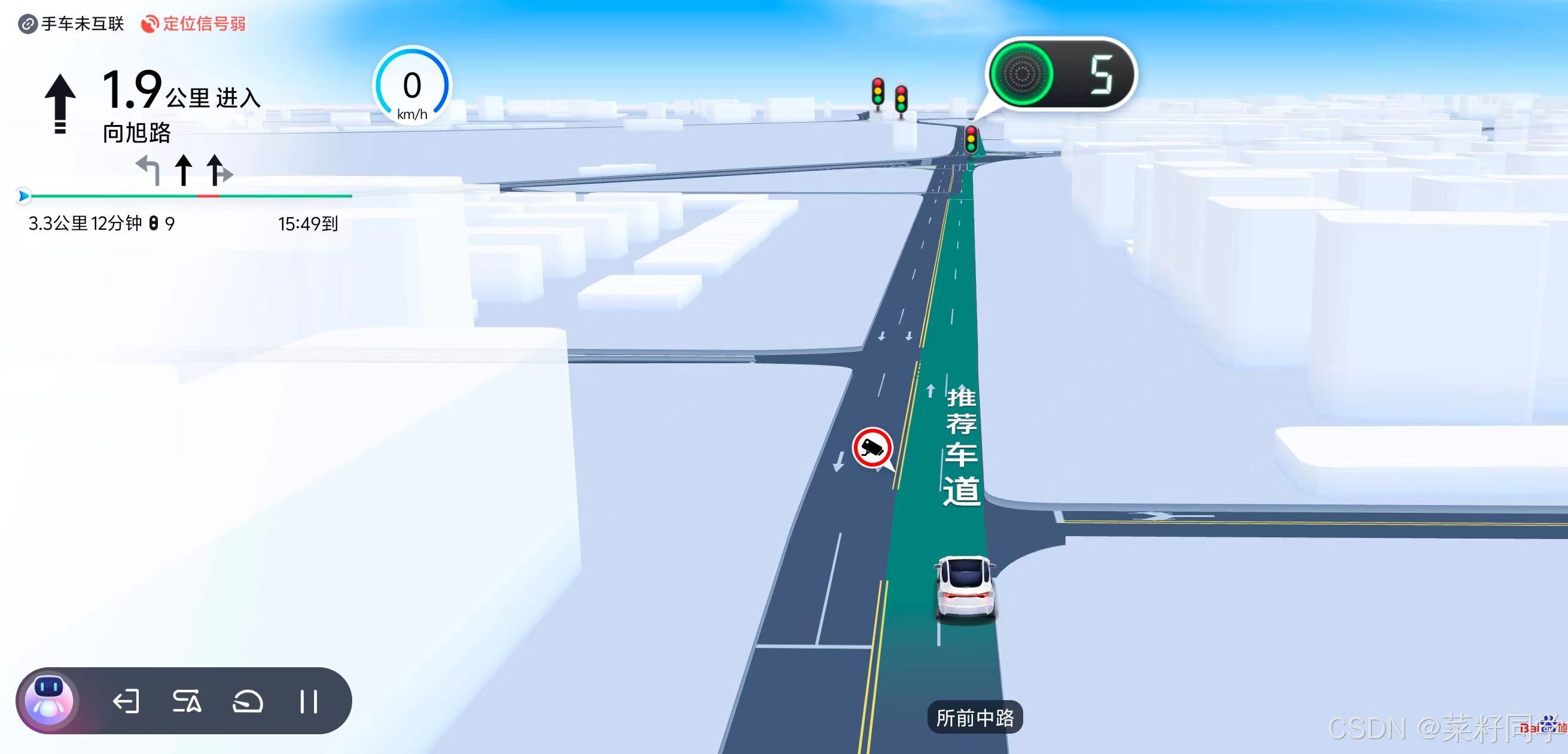Tap the 定位信号弱 signal warning
This screenshot has width=1568, height=754.
pos(194,25)
